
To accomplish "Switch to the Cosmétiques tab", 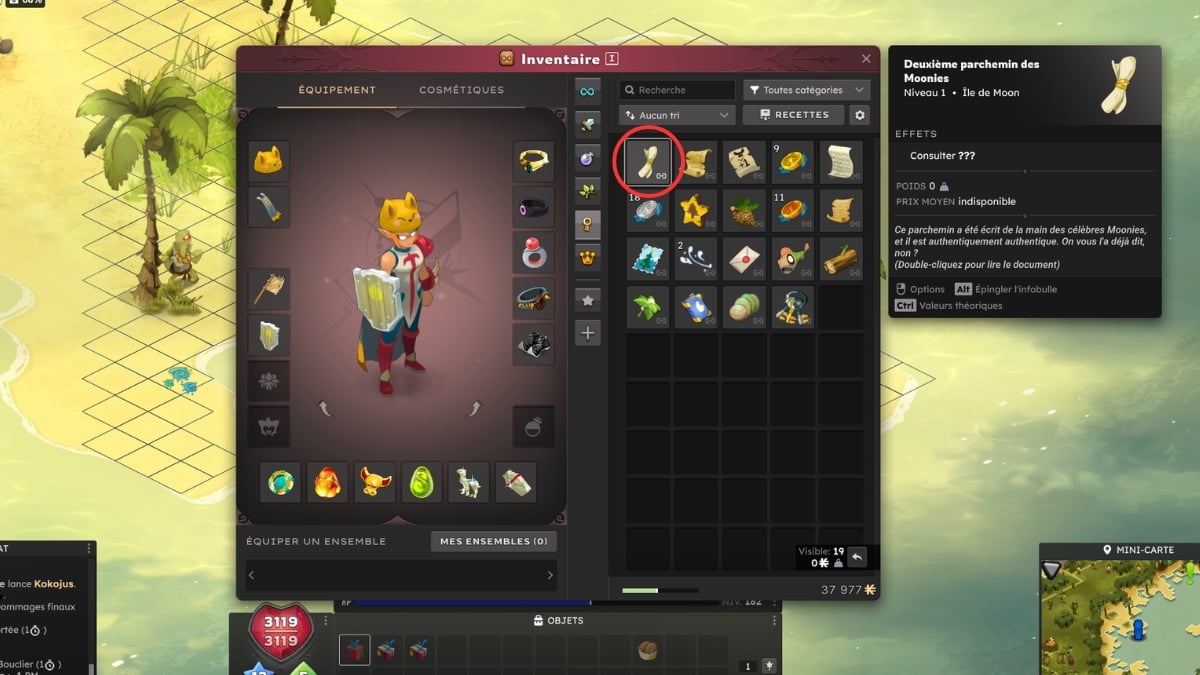I will 461,90.
